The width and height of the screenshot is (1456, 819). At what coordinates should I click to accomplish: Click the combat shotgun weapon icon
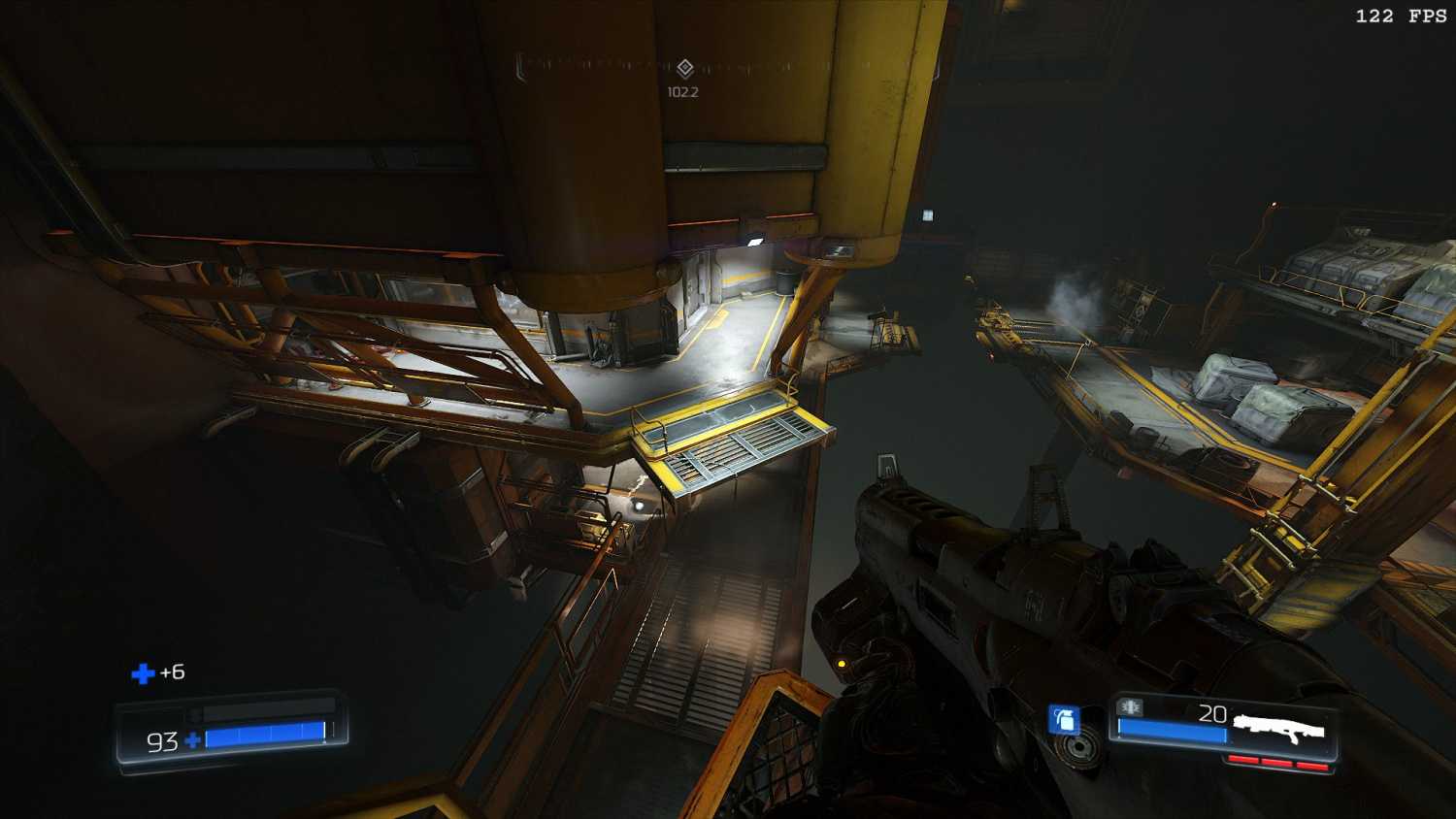(x=1278, y=728)
